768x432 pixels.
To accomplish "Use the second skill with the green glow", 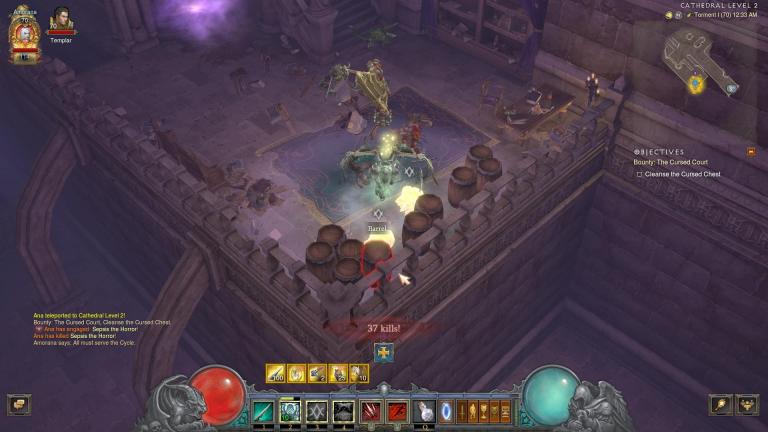I will (290, 411).
